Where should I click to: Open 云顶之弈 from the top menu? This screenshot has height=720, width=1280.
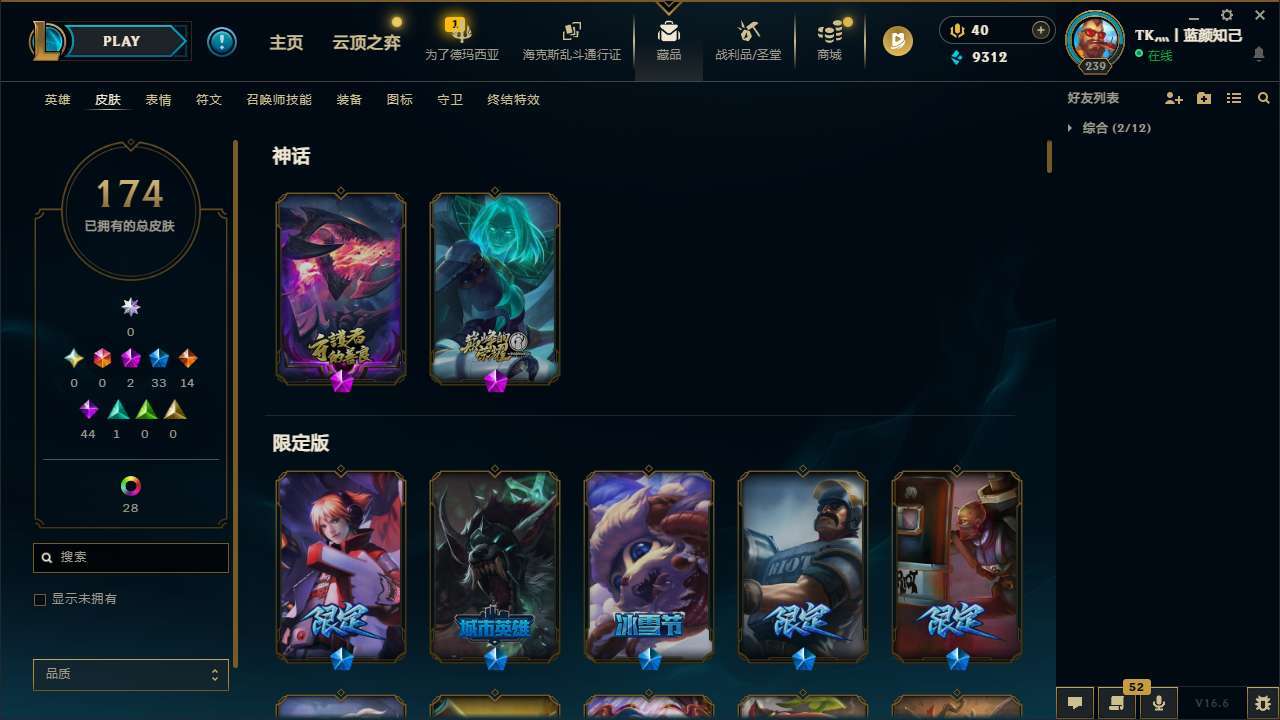(x=365, y=42)
